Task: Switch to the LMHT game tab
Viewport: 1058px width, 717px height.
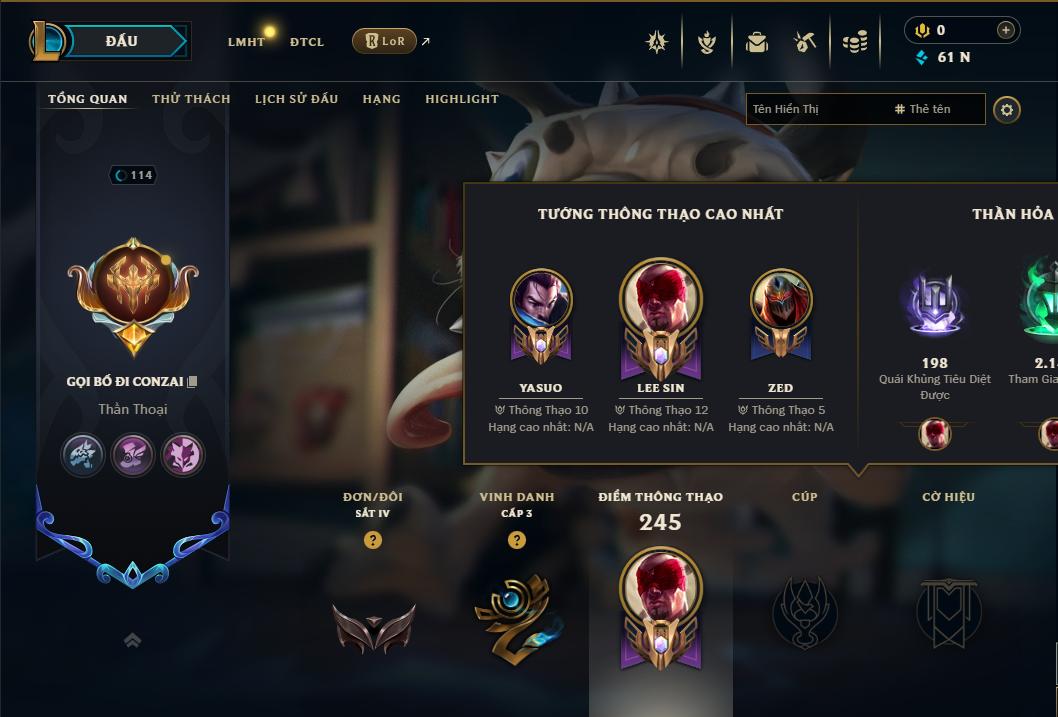Action: coord(246,42)
